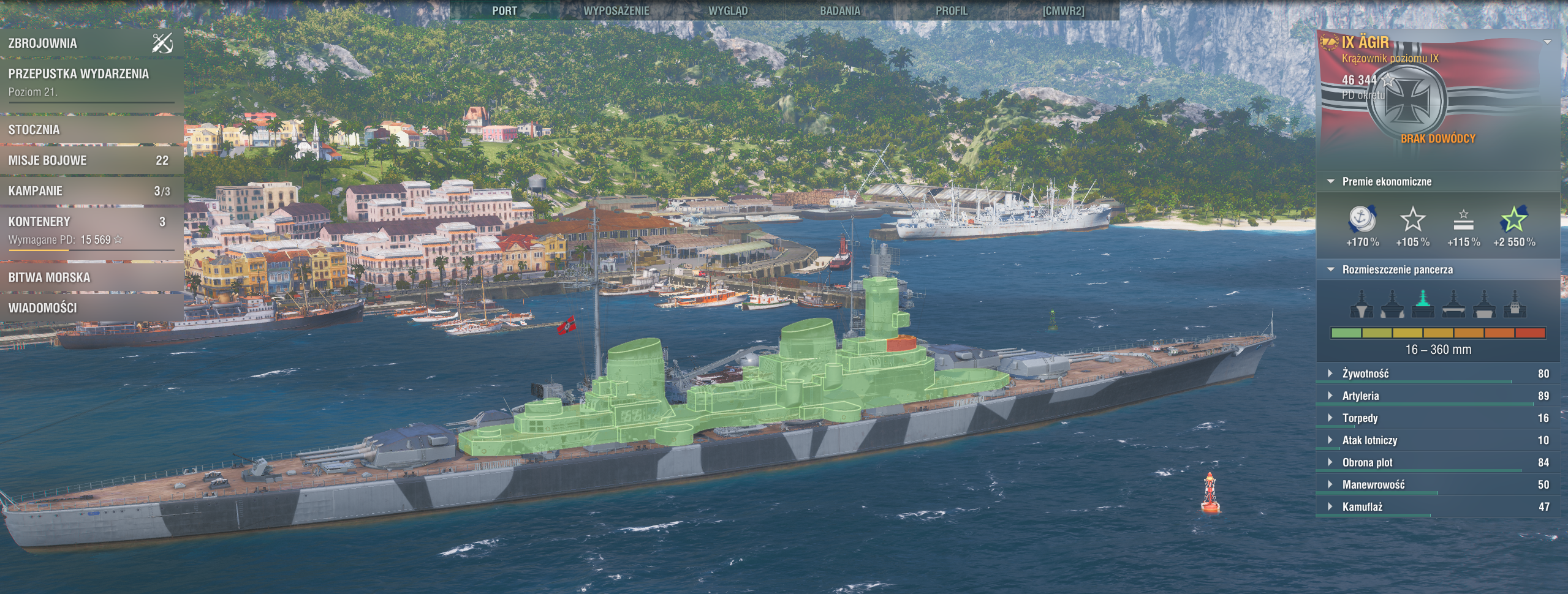
Task: Open the Profil tab
Action: click(x=952, y=10)
